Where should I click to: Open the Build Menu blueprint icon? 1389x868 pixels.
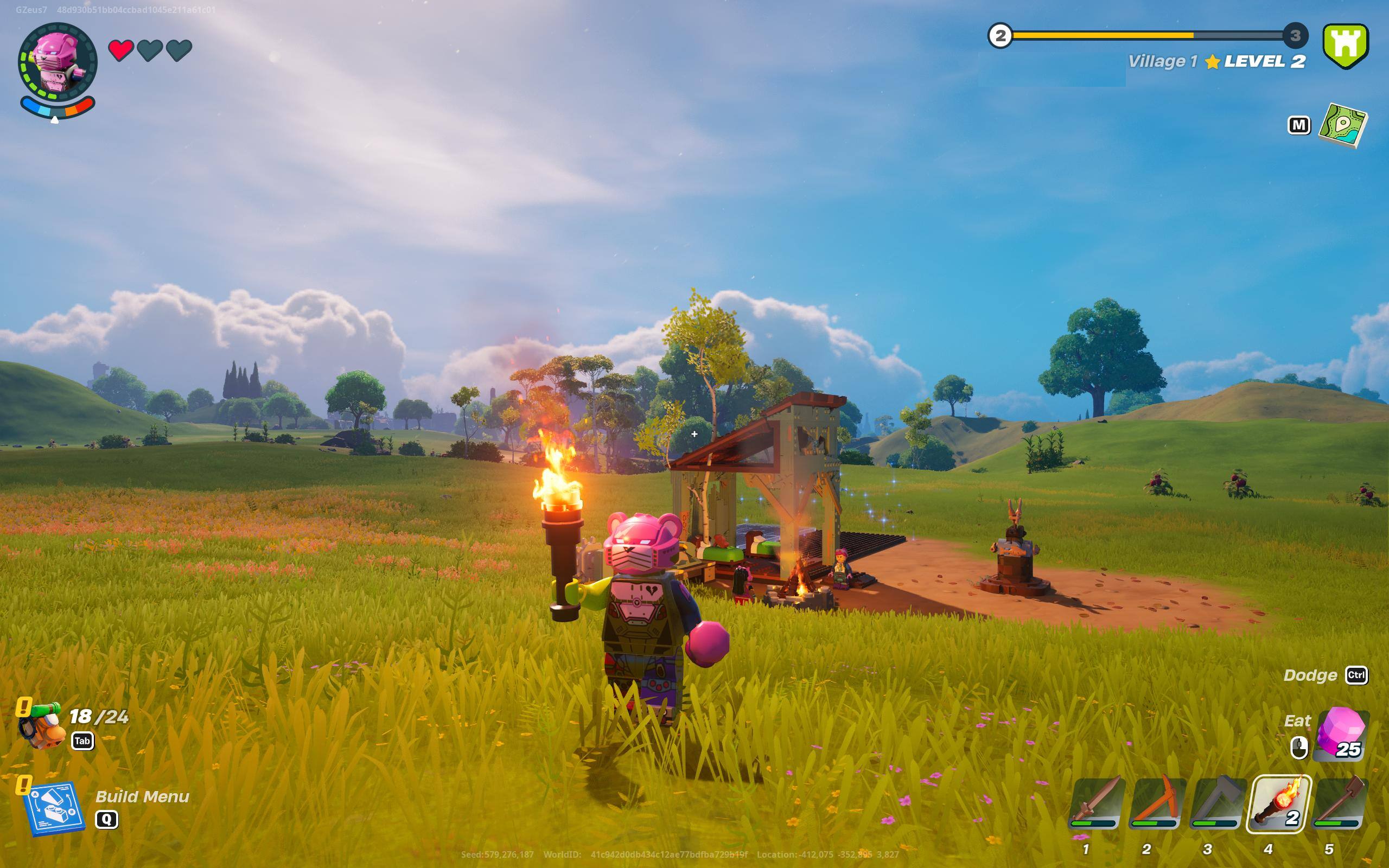click(54, 808)
